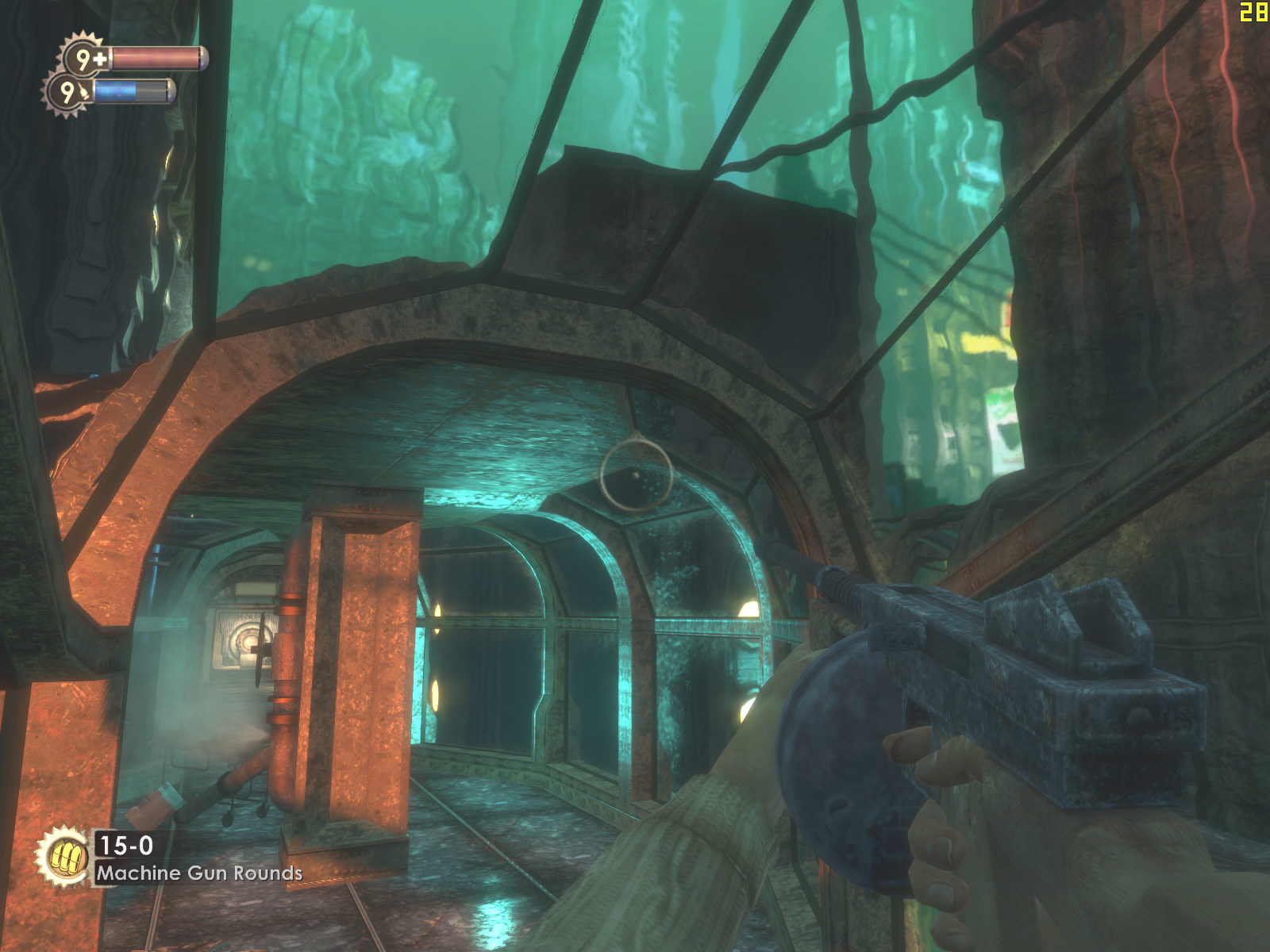Click the first aid kit count gear

(85, 58)
